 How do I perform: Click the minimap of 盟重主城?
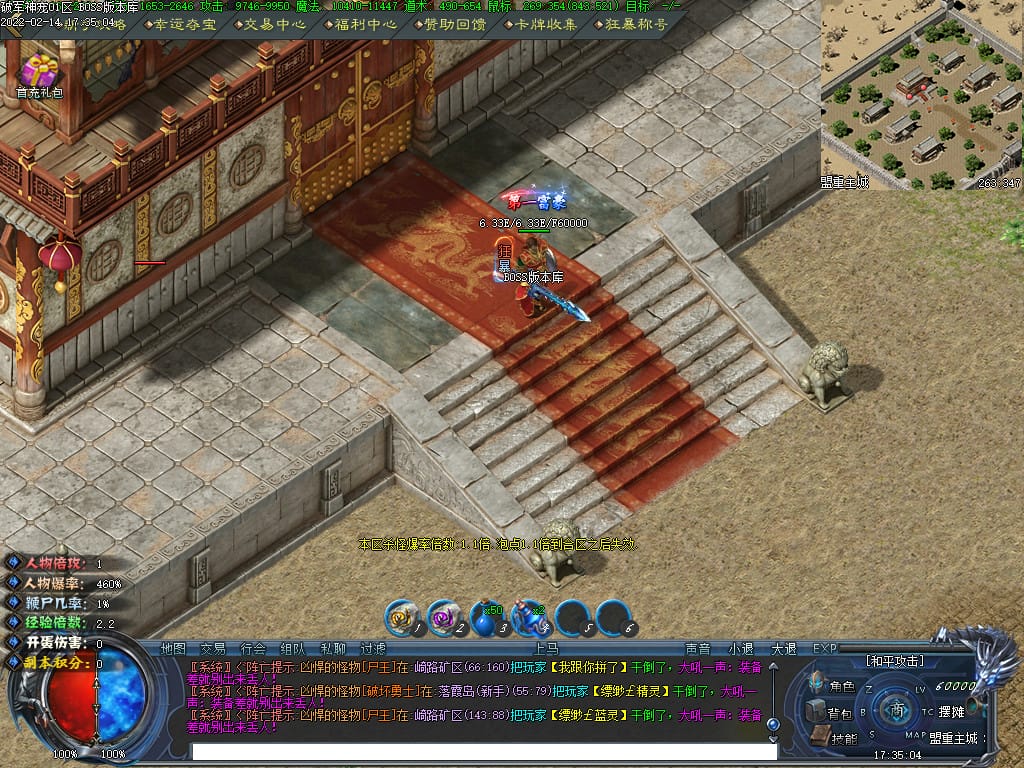point(921,95)
